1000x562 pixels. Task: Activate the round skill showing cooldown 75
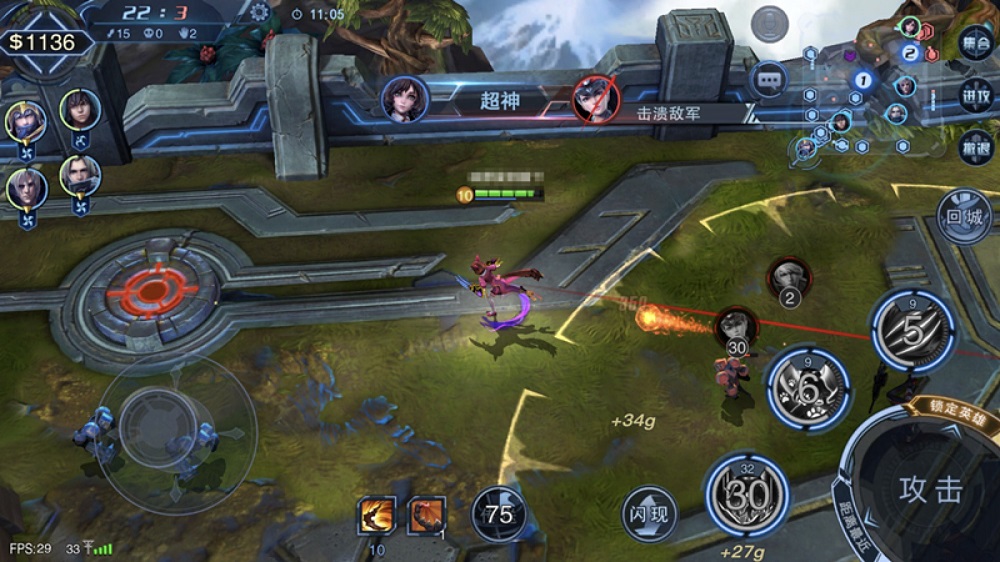499,514
